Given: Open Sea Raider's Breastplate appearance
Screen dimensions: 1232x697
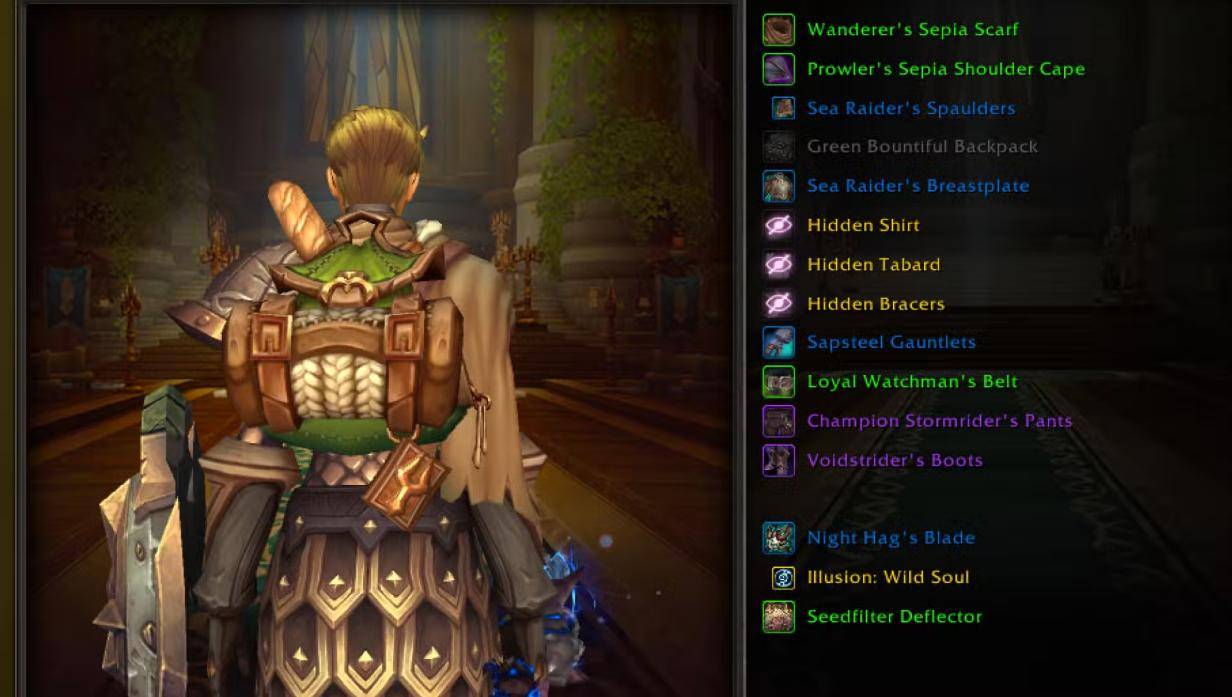Looking at the screenshot, I should coord(917,186).
